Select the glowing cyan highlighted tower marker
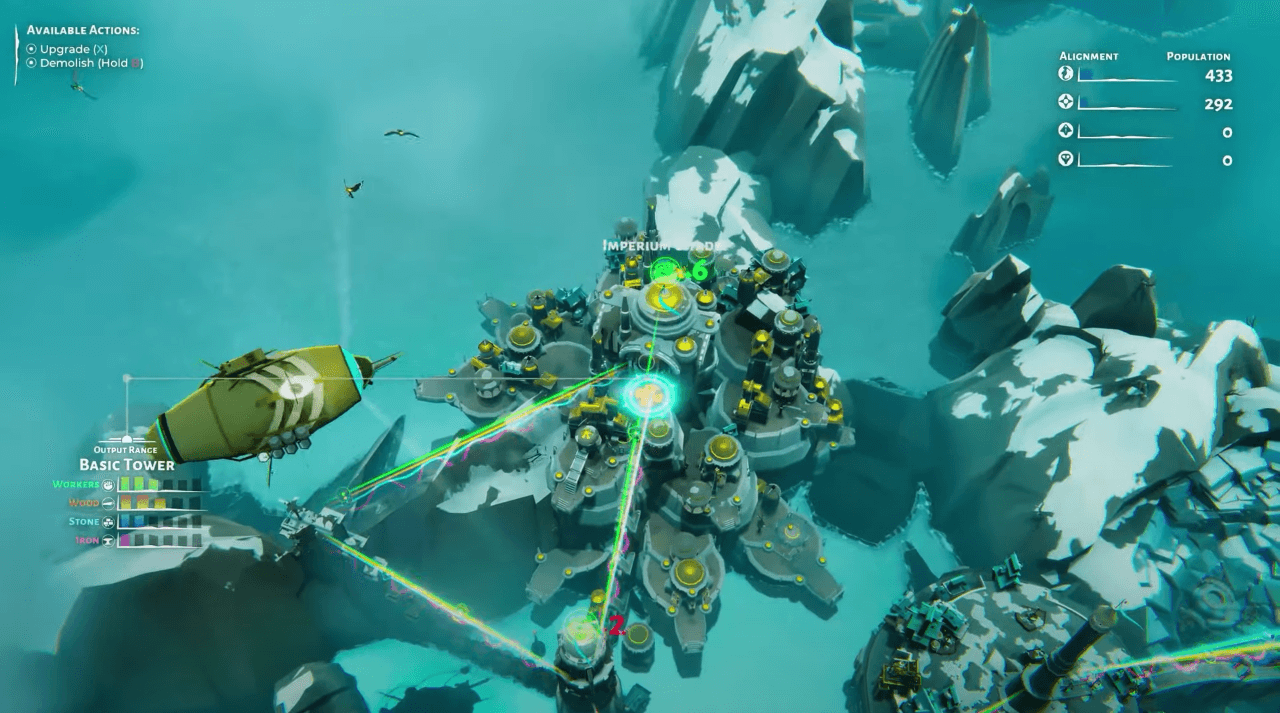Screen dimensions: 1280x713 click(649, 395)
